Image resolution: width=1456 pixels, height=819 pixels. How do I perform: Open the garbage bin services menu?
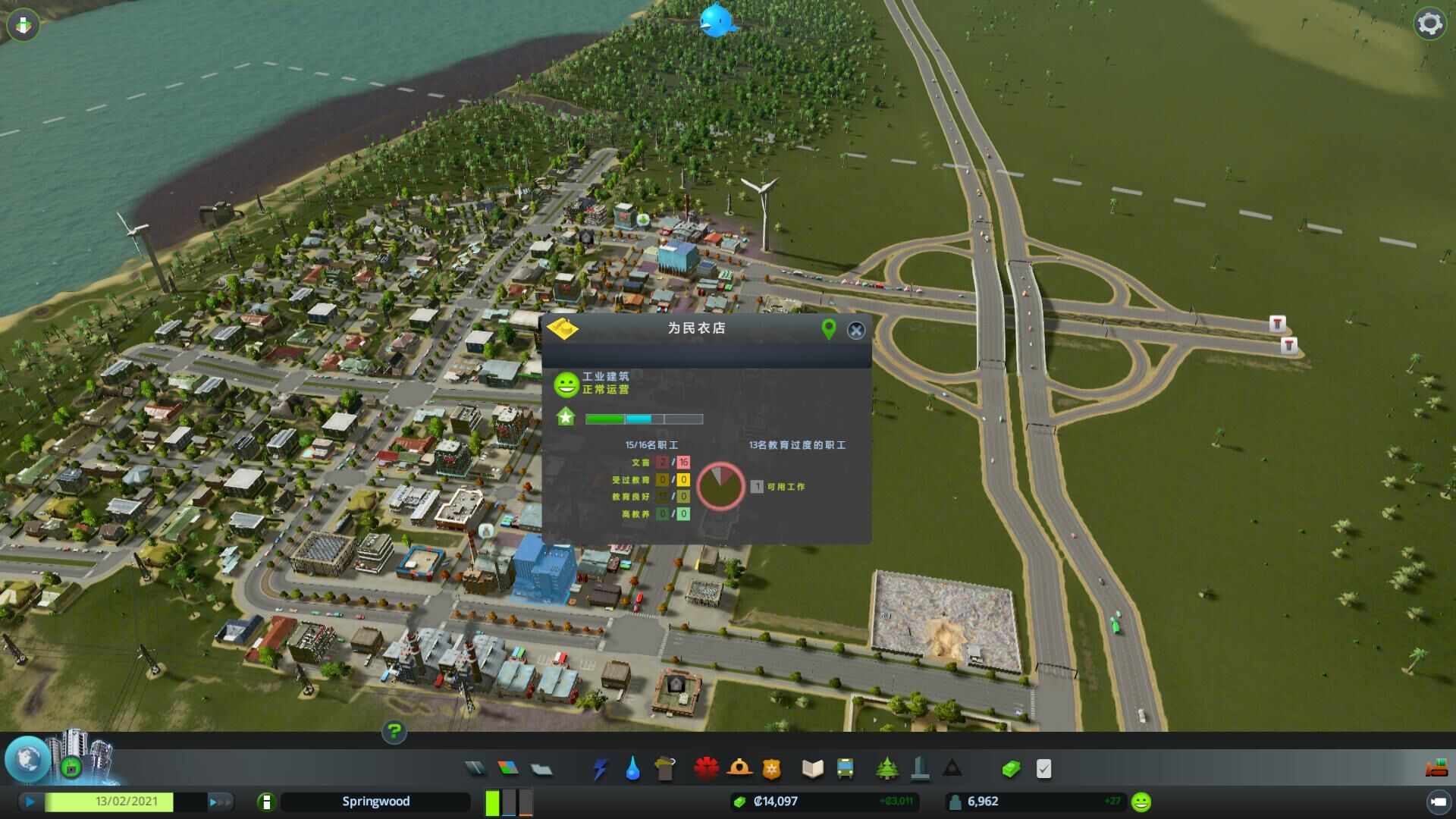click(665, 769)
